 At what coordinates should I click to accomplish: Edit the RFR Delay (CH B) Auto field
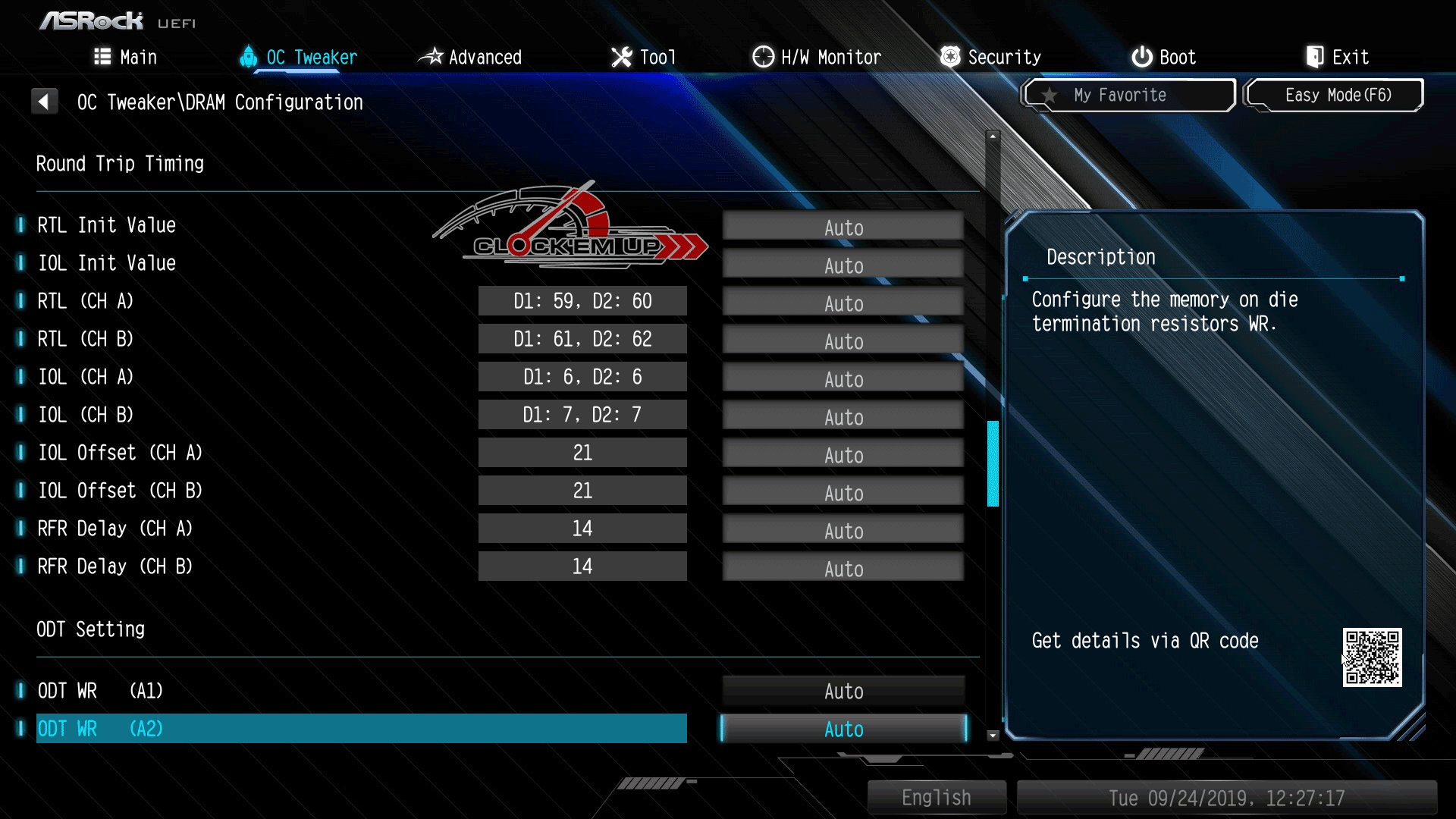(x=843, y=569)
